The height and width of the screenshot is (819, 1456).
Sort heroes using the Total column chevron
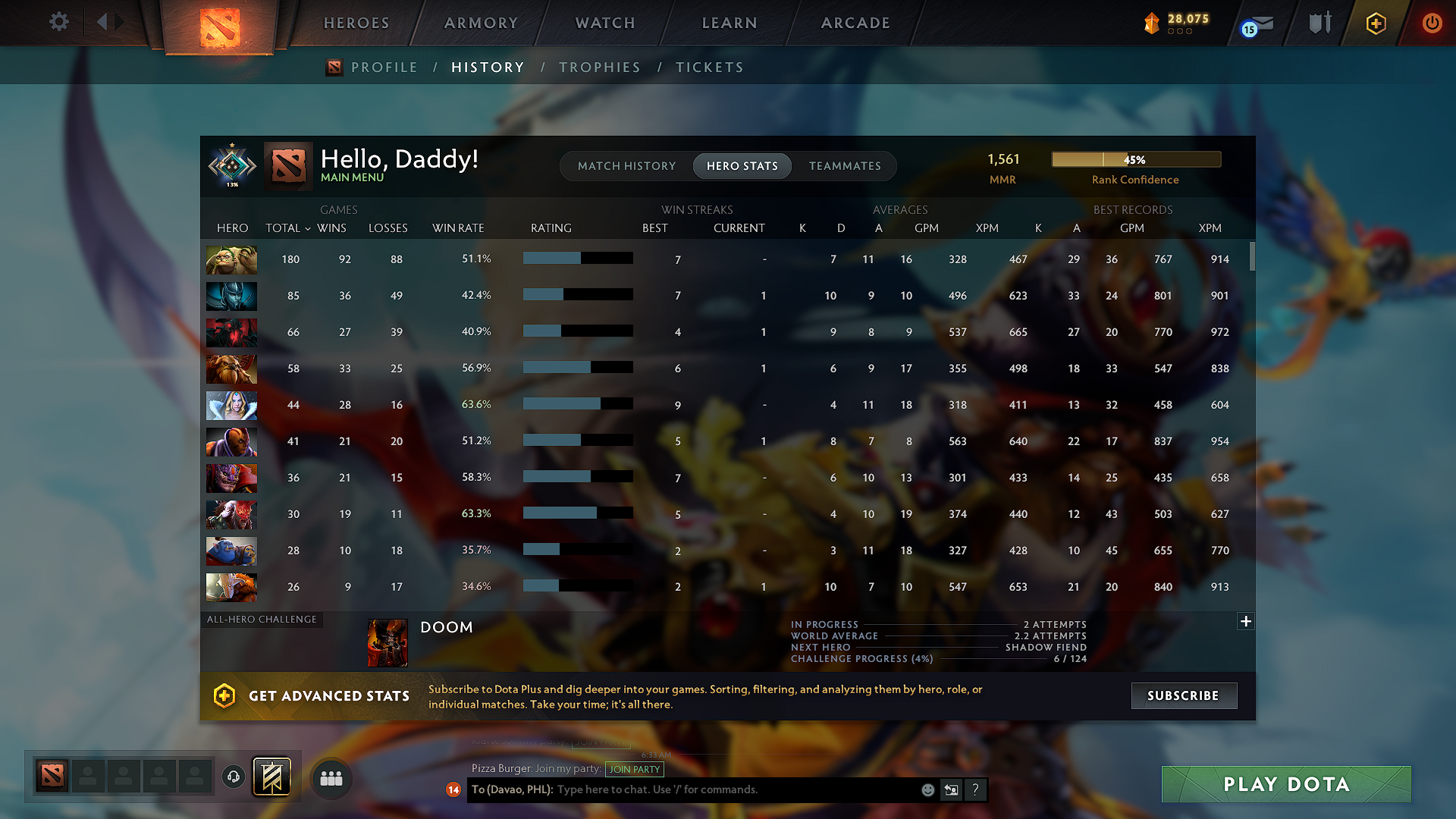pyautogui.click(x=307, y=228)
